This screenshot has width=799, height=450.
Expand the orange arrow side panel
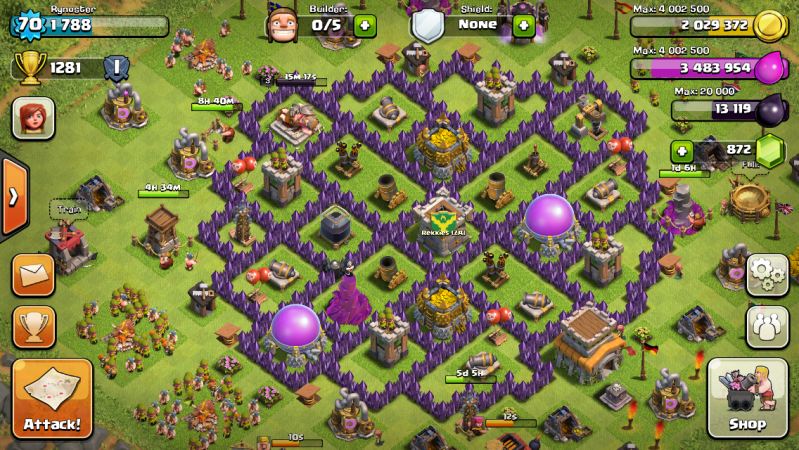pyautogui.click(x=13, y=195)
